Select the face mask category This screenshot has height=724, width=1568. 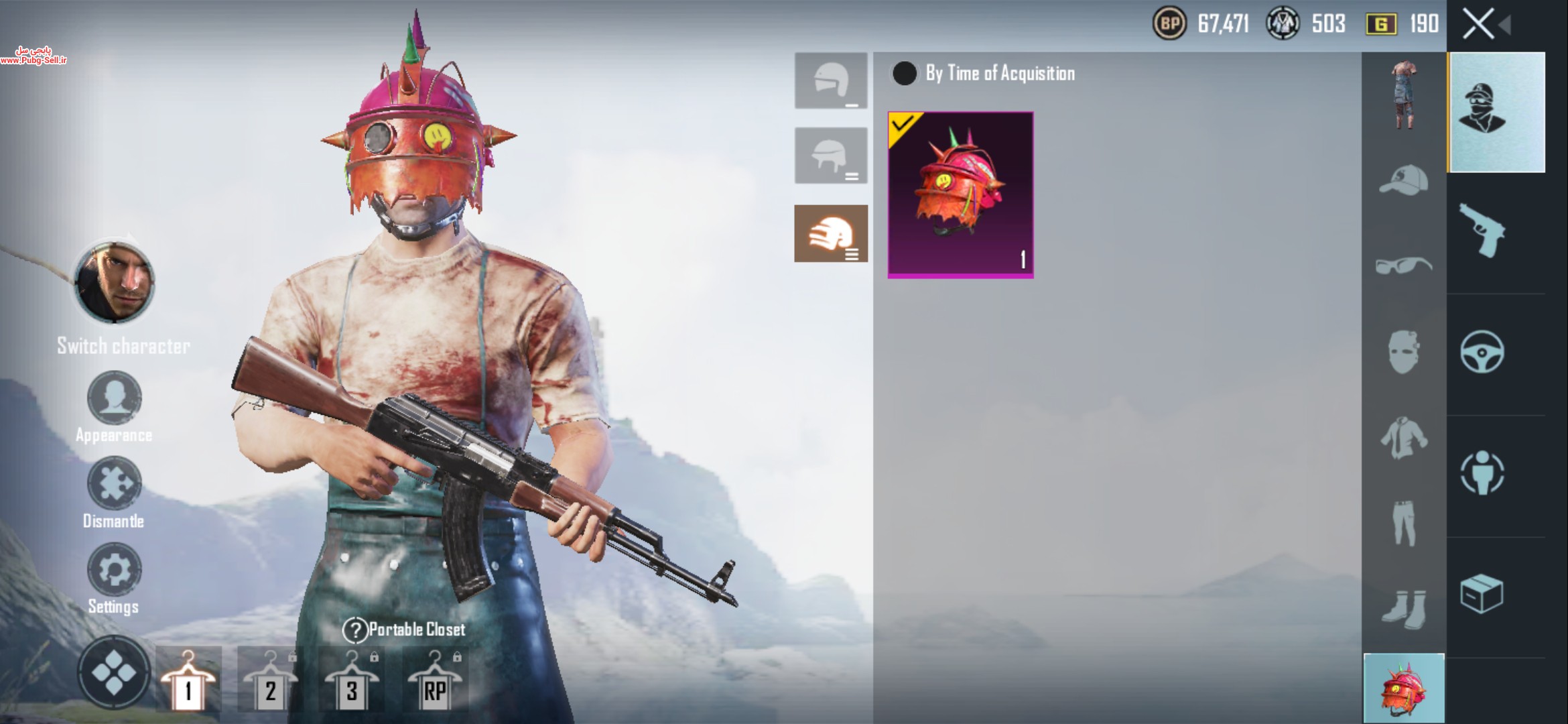[x=1403, y=352]
